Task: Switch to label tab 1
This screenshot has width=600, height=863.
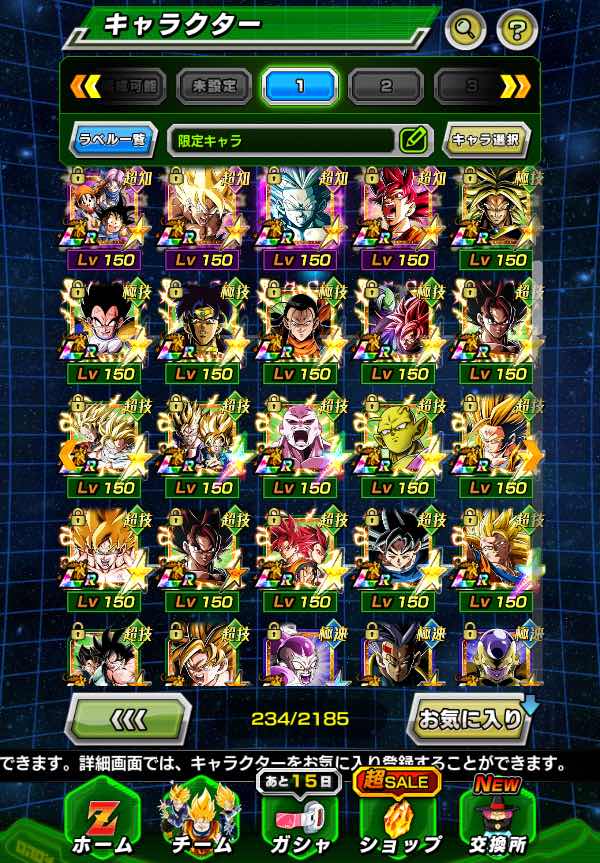Action: [x=300, y=87]
